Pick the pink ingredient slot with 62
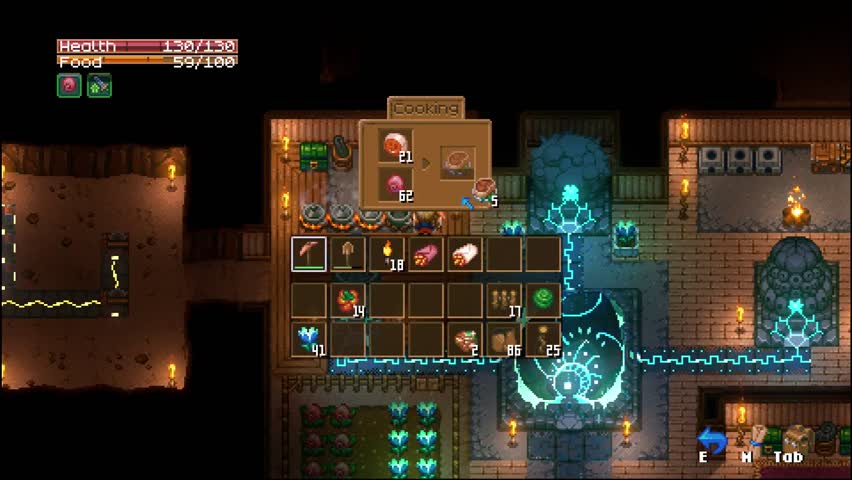 396,186
